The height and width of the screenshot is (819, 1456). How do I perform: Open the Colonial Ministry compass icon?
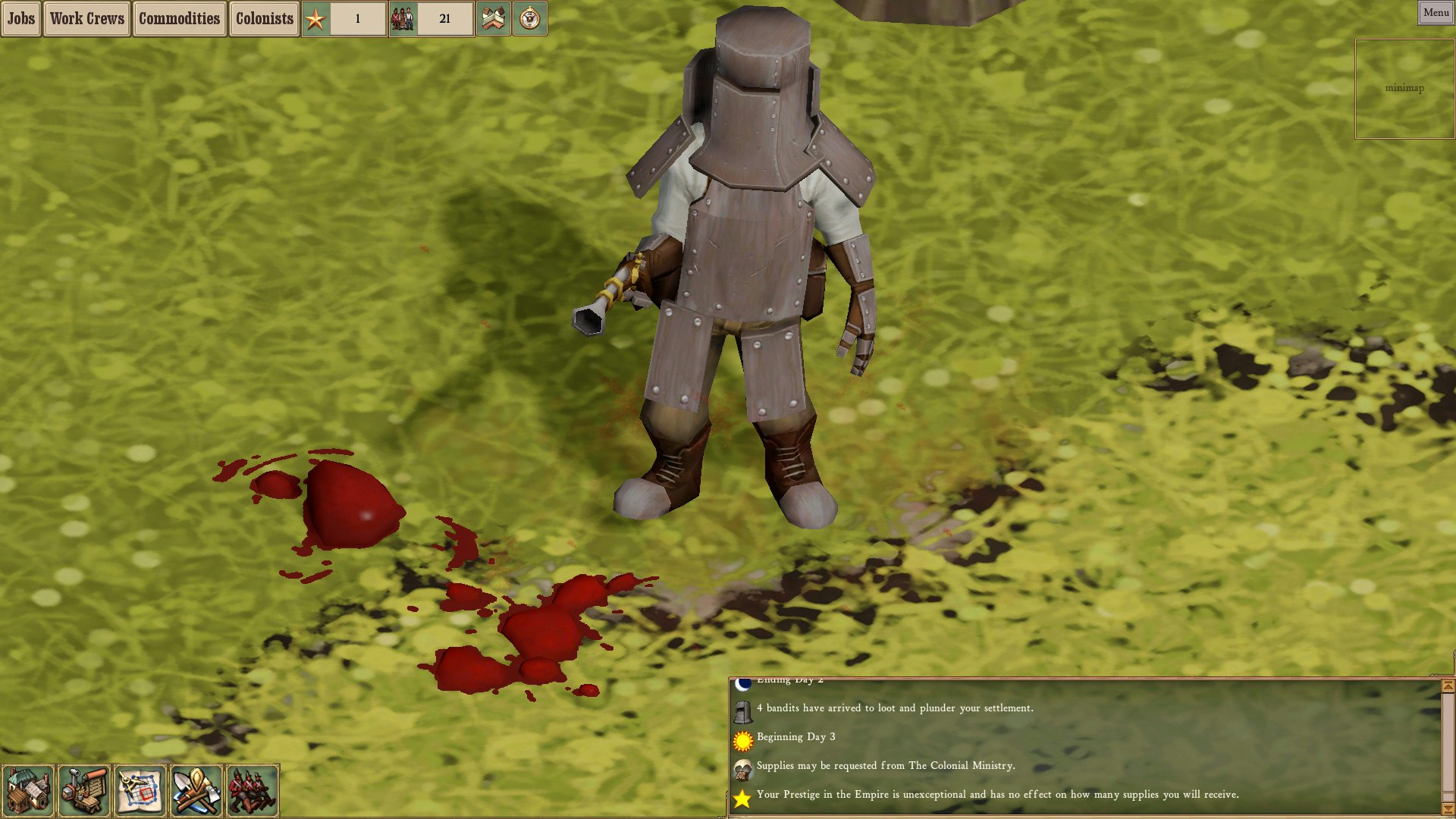[x=531, y=19]
